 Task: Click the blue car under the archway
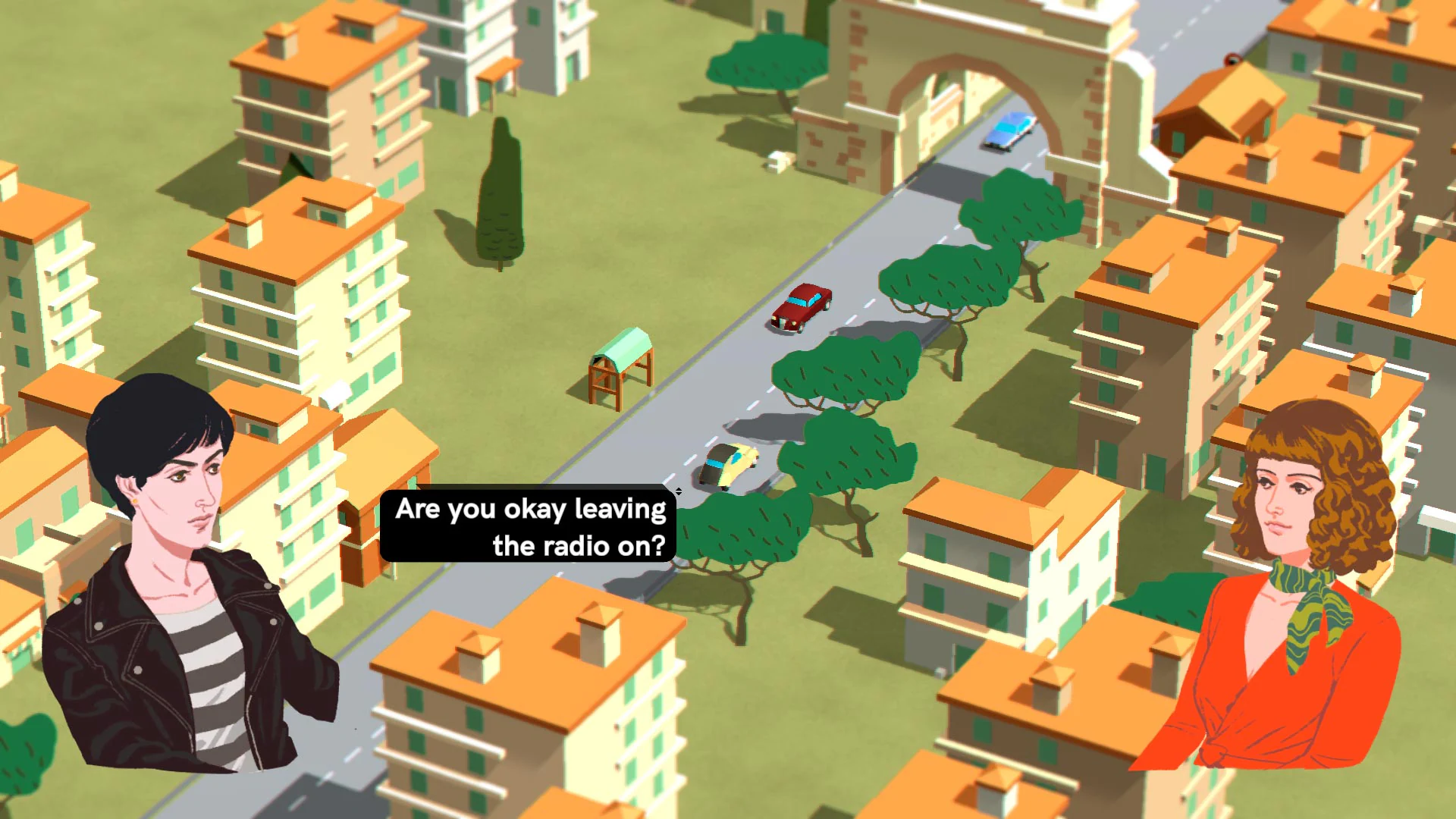(1009, 129)
